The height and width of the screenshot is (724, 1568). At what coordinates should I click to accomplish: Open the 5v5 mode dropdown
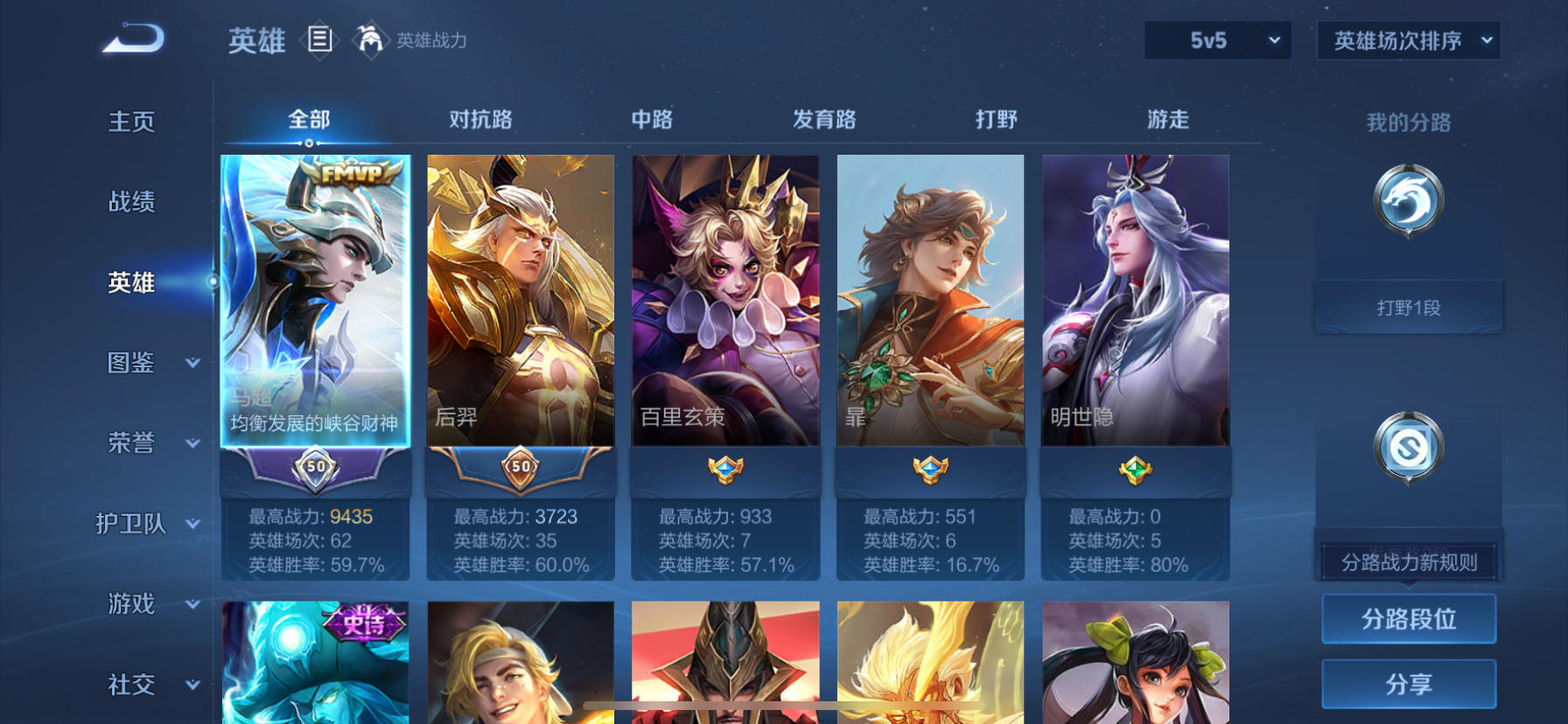coord(1217,40)
